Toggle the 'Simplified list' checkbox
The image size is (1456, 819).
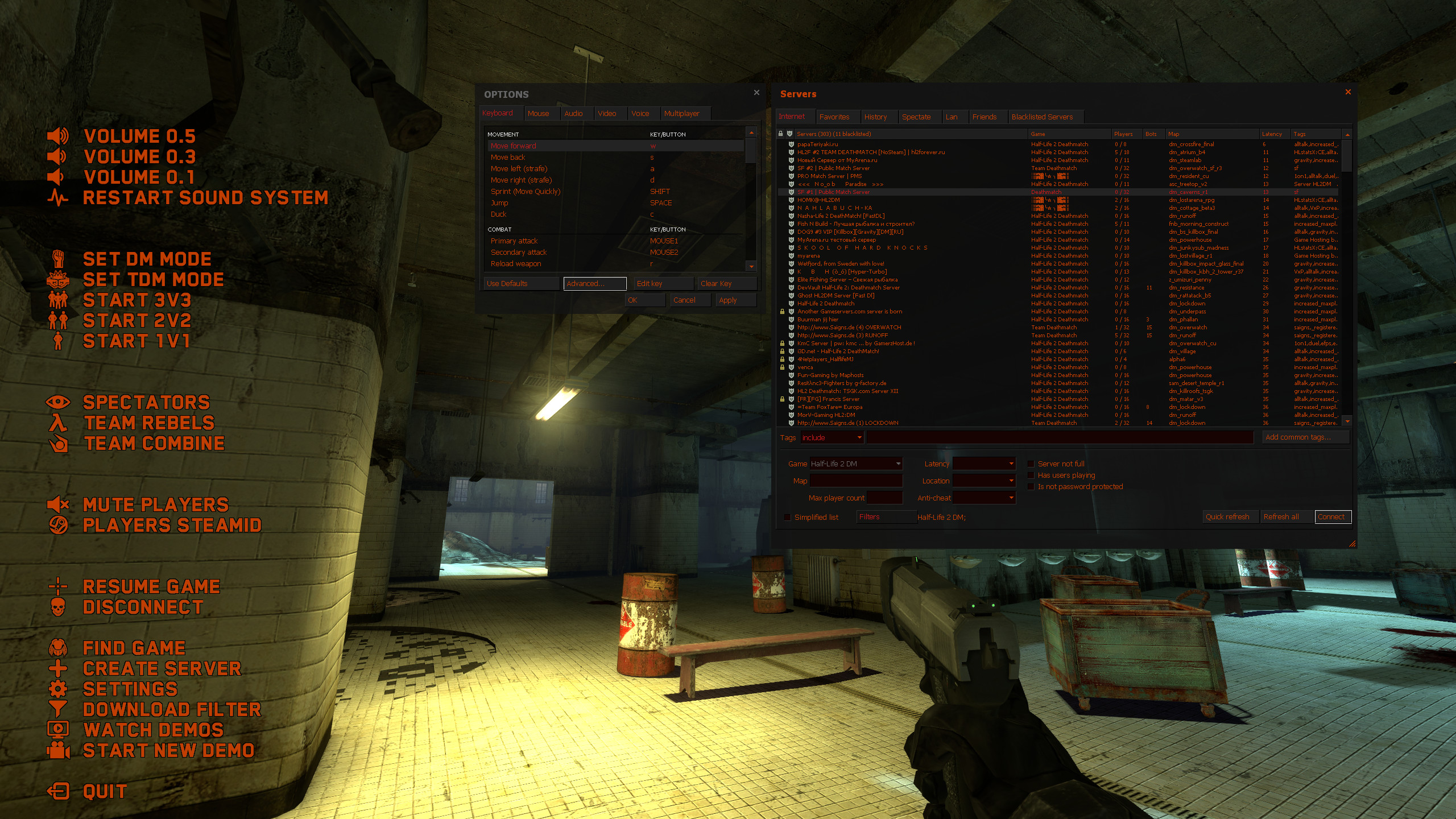pyautogui.click(x=788, y=517)
